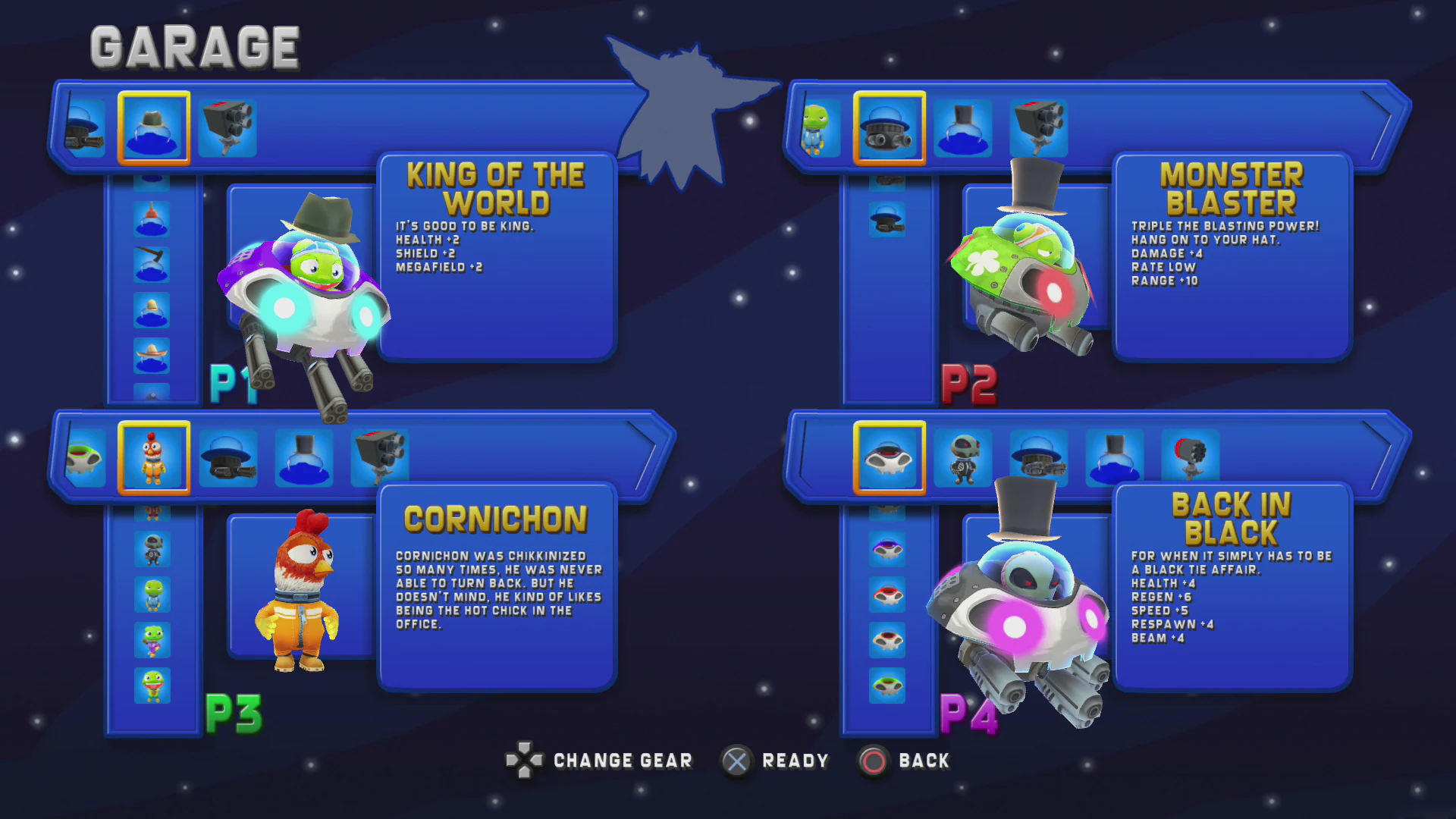Select the plunger hat for P1
The height and width of the screenshot is (819, 1456).
(153, 218)
